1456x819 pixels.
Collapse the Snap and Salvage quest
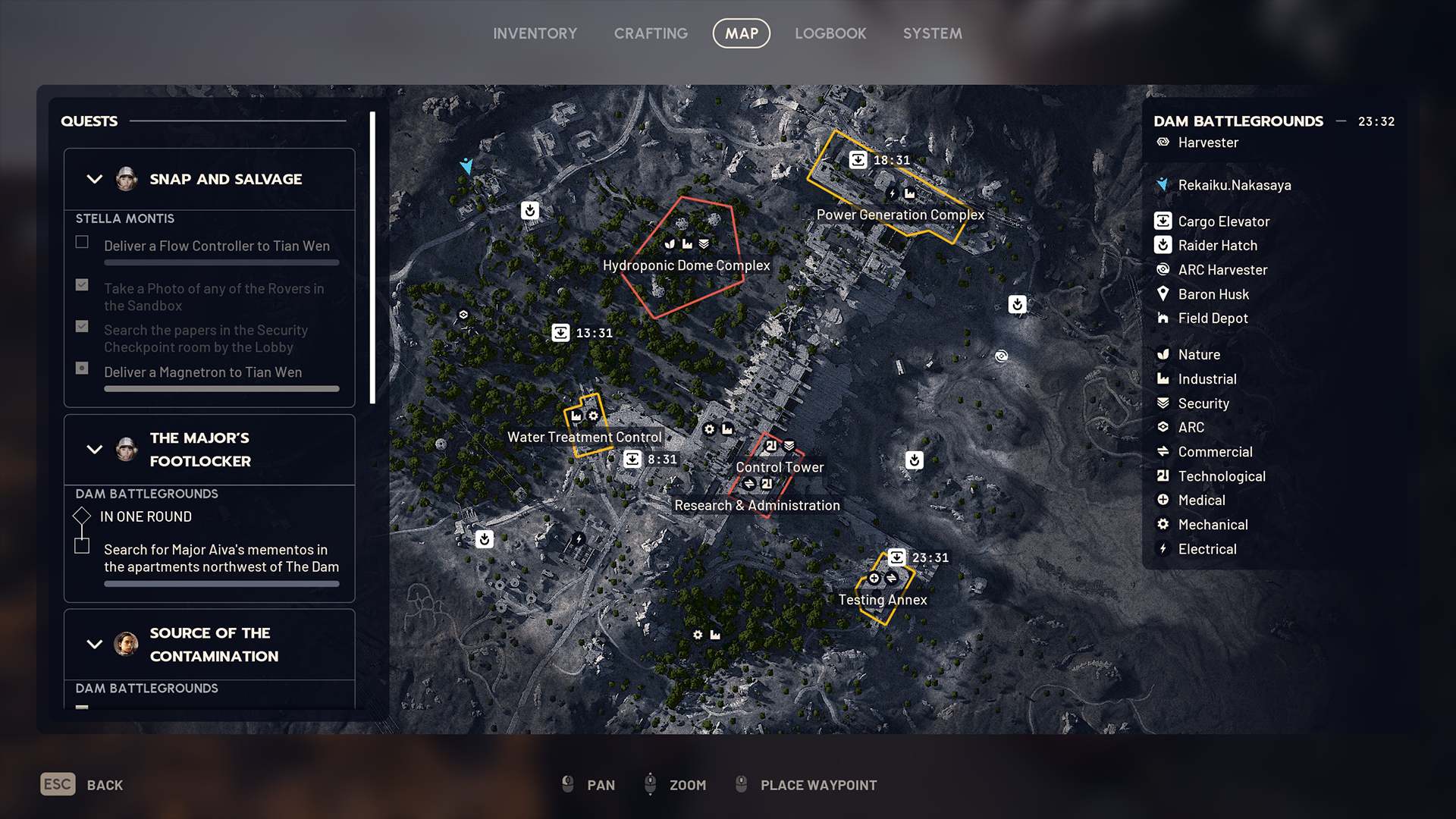(x=95, y=180)
